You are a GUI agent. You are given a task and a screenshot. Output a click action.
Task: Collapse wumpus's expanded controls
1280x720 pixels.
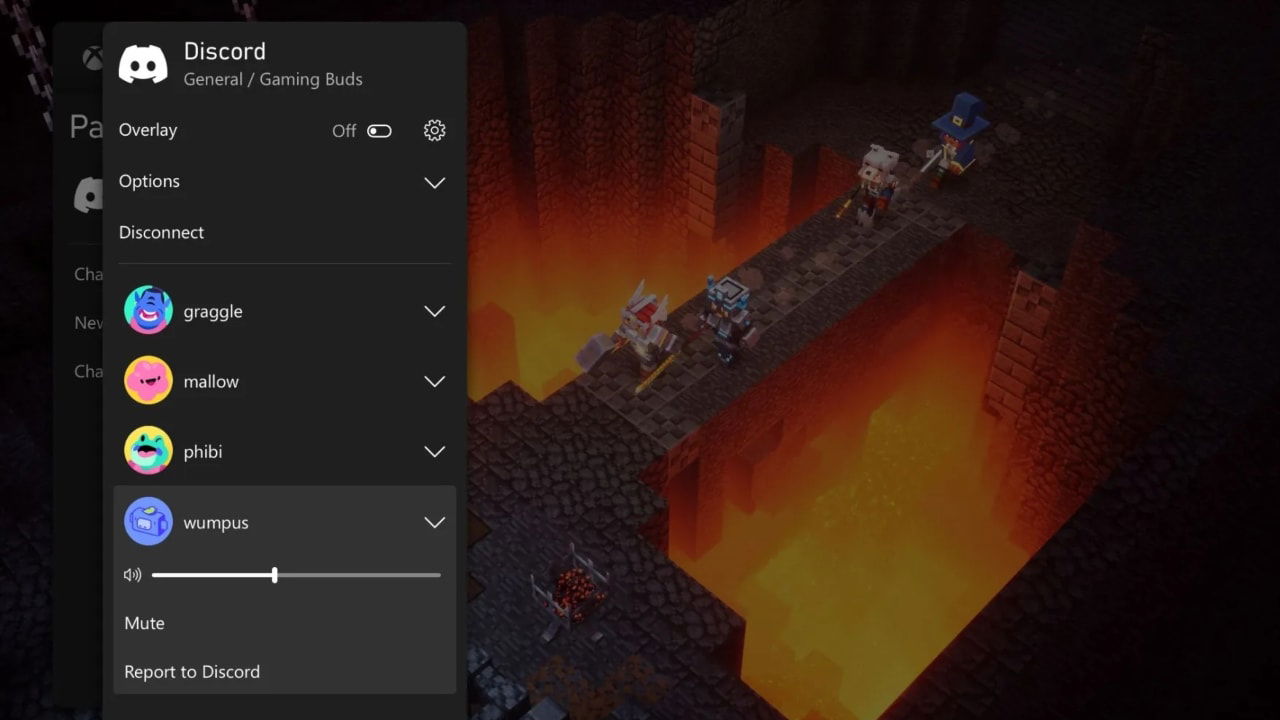point(434,522)
